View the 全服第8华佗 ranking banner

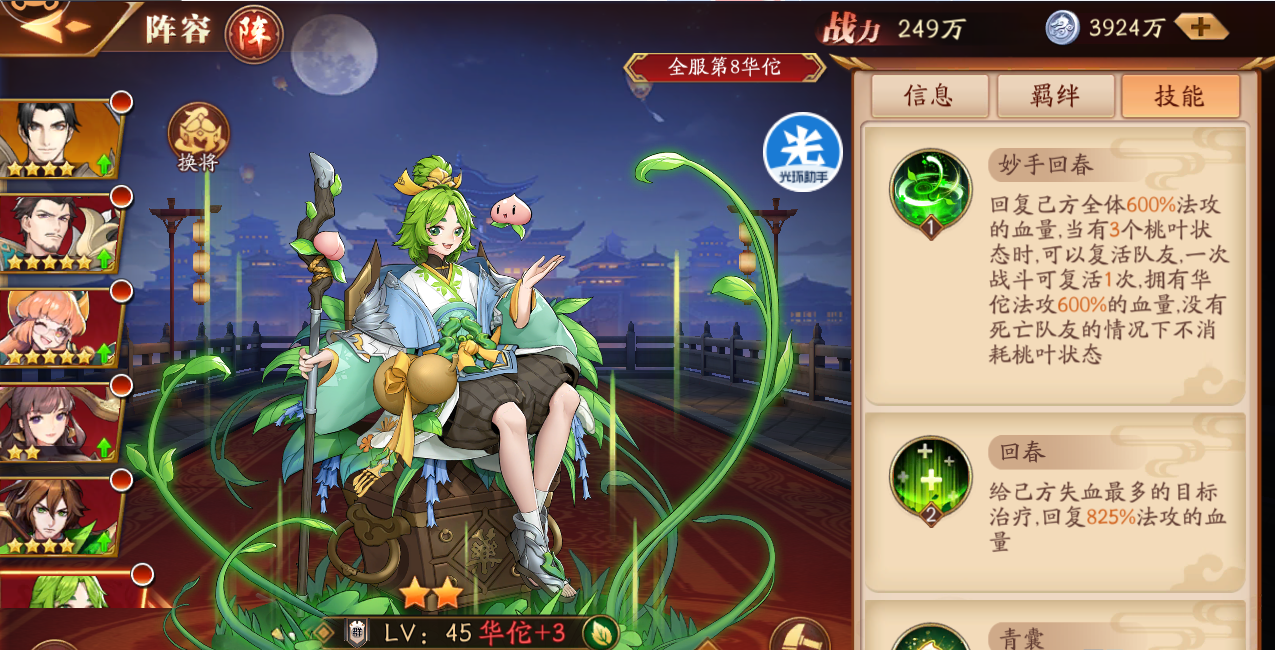point(724,68)
